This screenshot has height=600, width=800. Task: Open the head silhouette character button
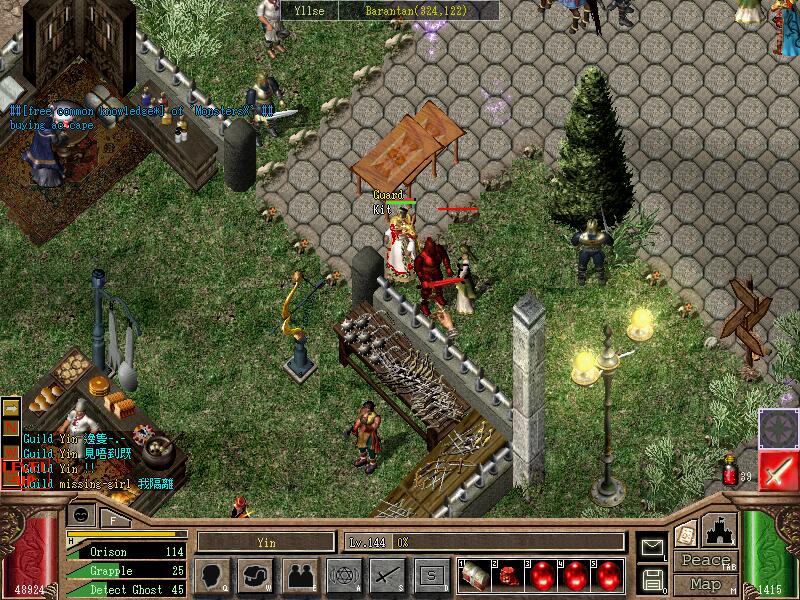(211, 574)
